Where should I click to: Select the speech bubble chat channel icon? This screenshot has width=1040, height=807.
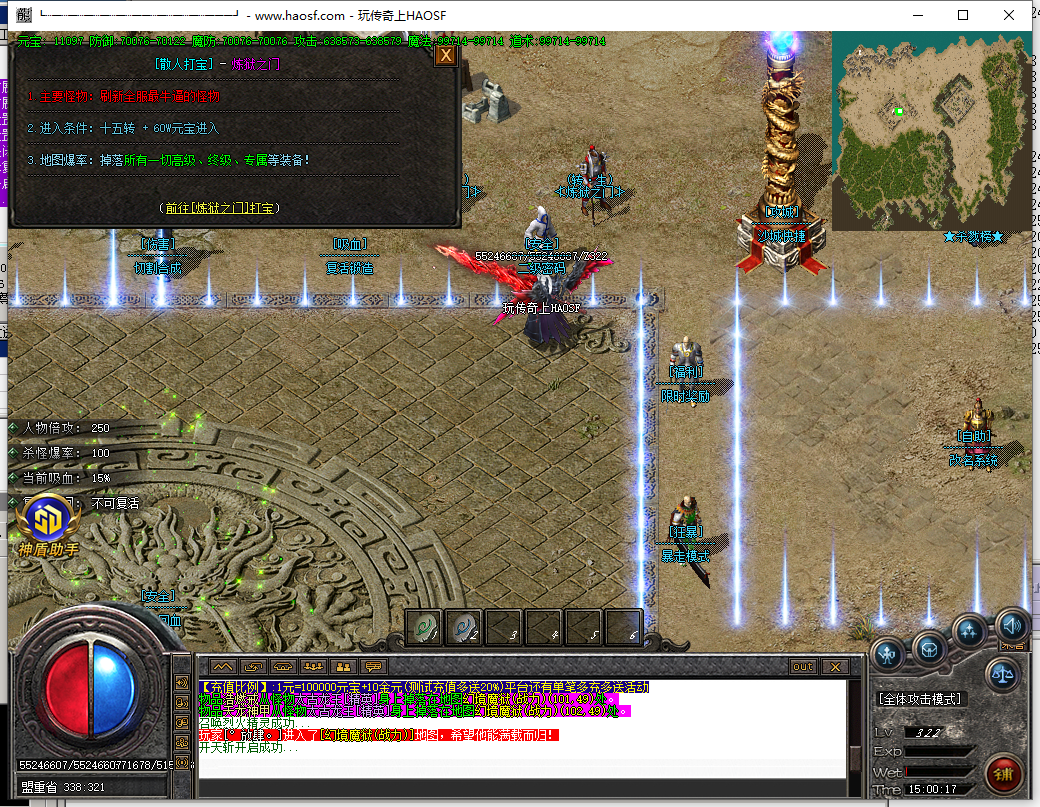point(374,667)
